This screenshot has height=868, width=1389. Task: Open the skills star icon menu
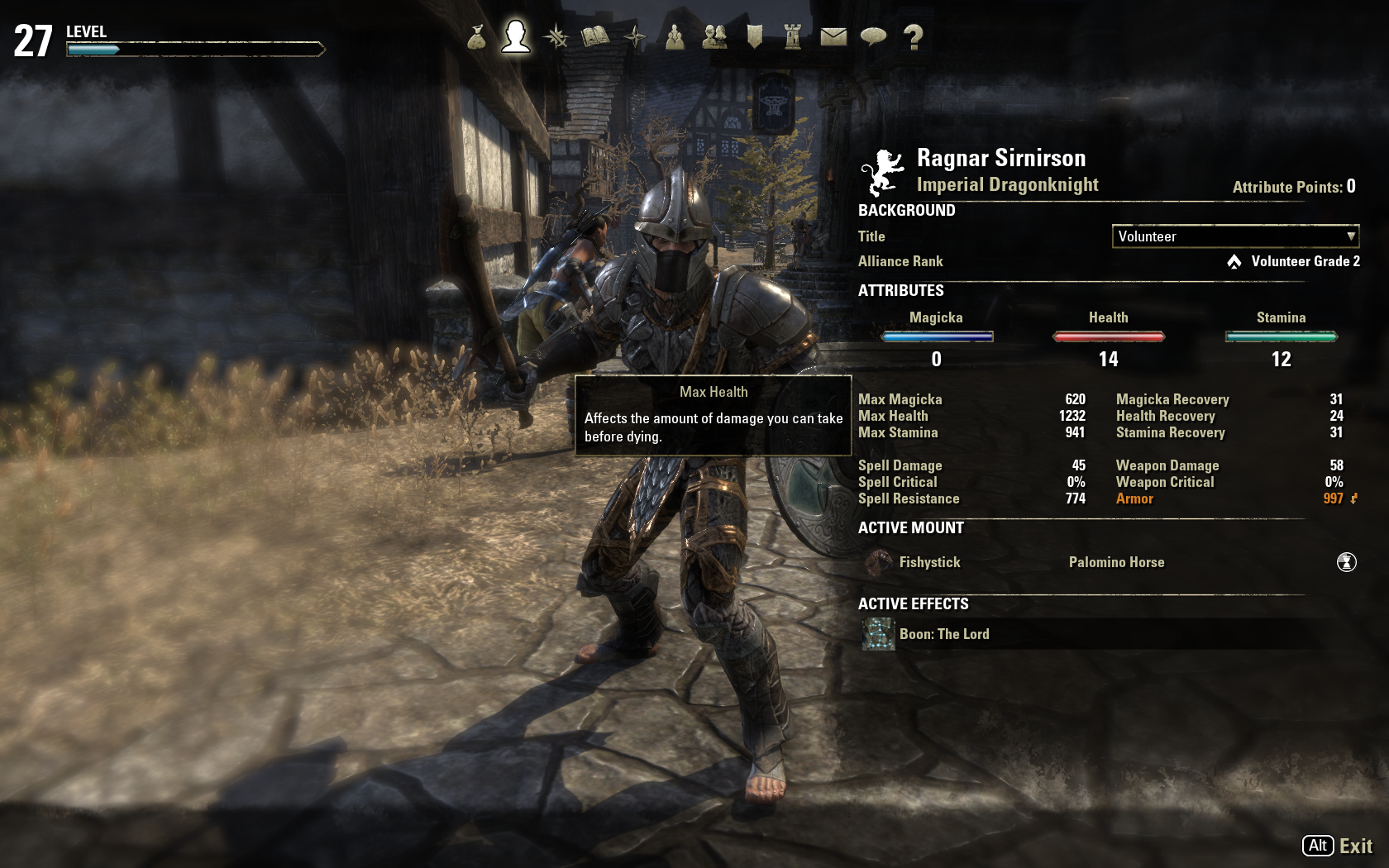[556, 37]
